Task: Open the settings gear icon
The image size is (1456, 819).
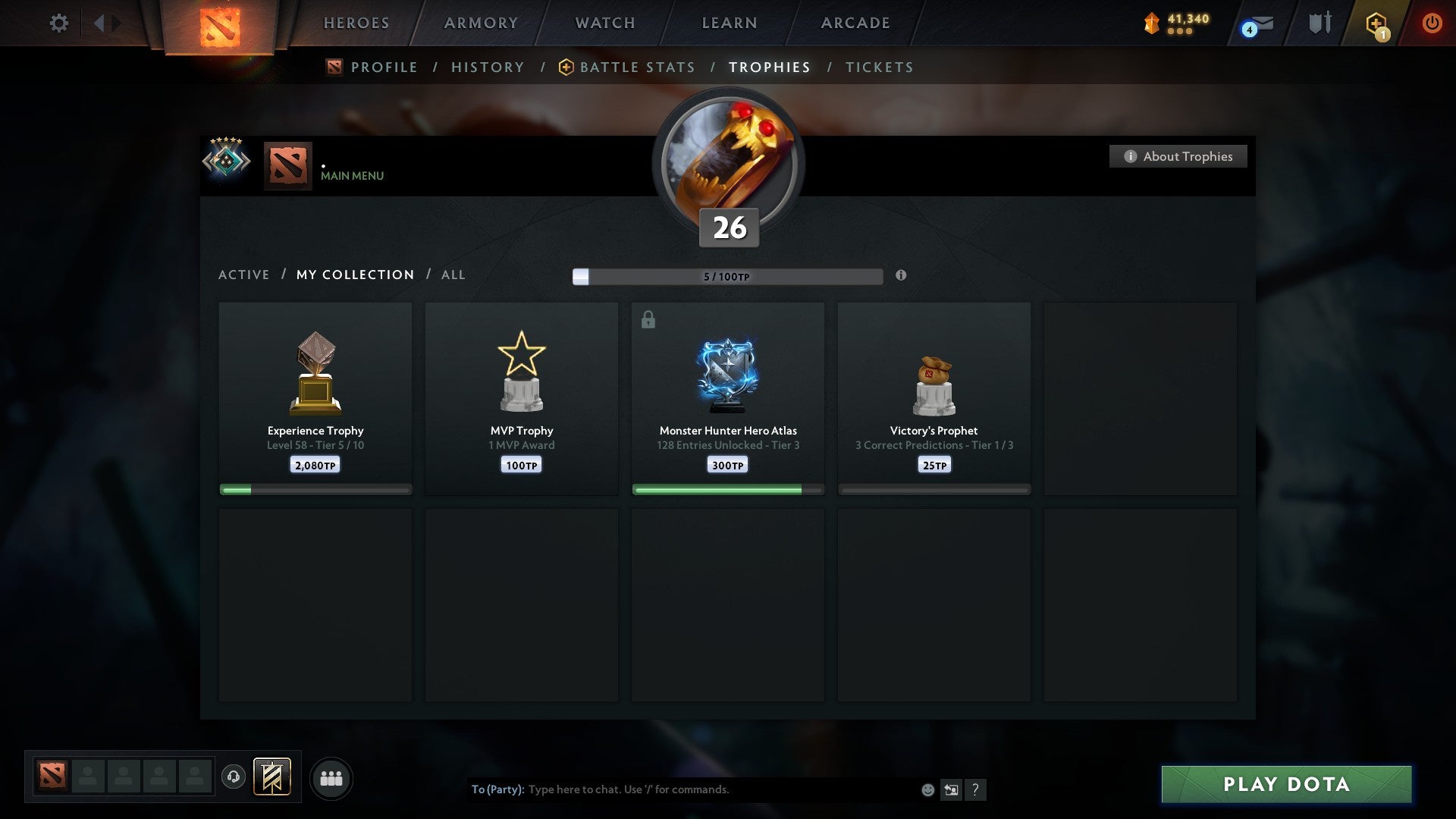Action: (58, 23)
